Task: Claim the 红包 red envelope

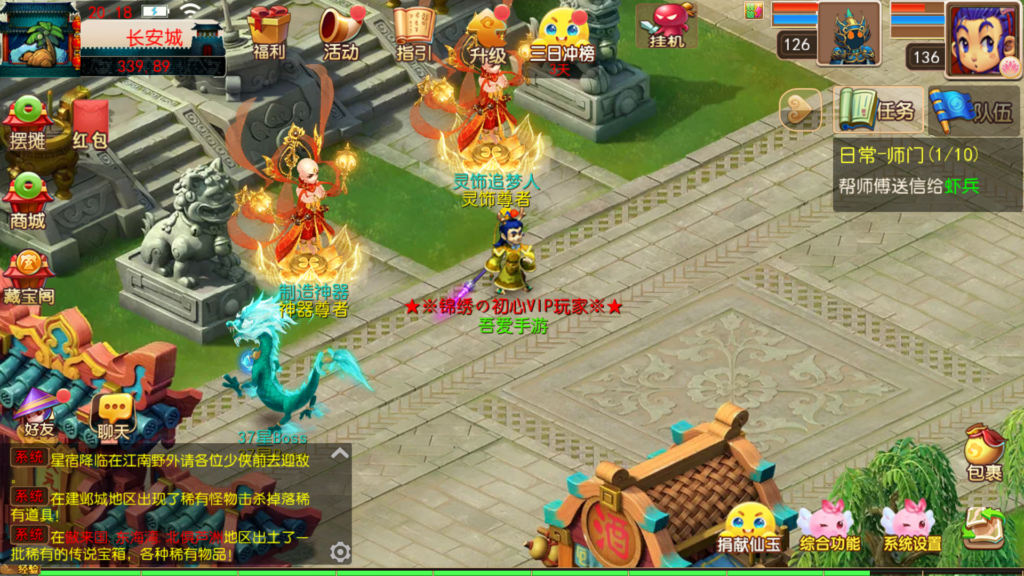Action: 90,122
